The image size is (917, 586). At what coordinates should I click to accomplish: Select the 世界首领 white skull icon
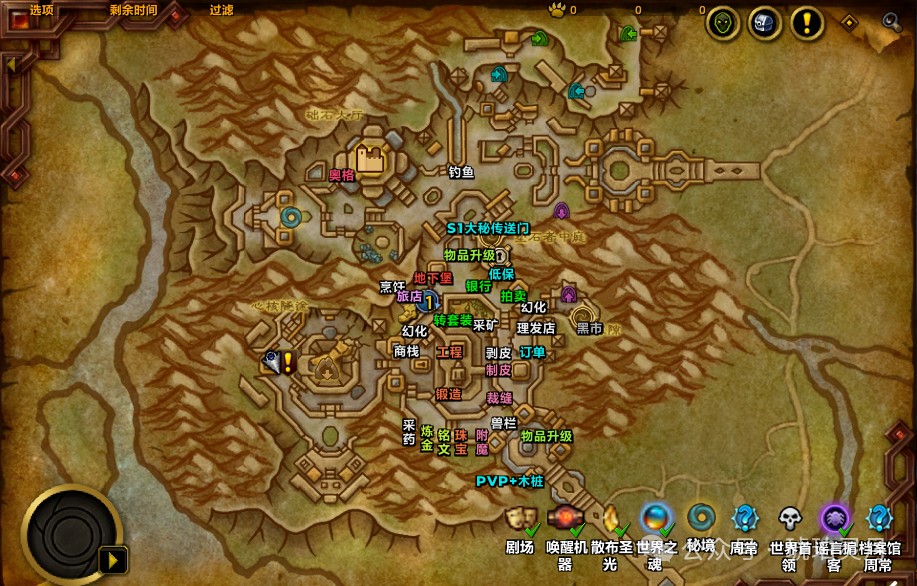click(790, 518)
